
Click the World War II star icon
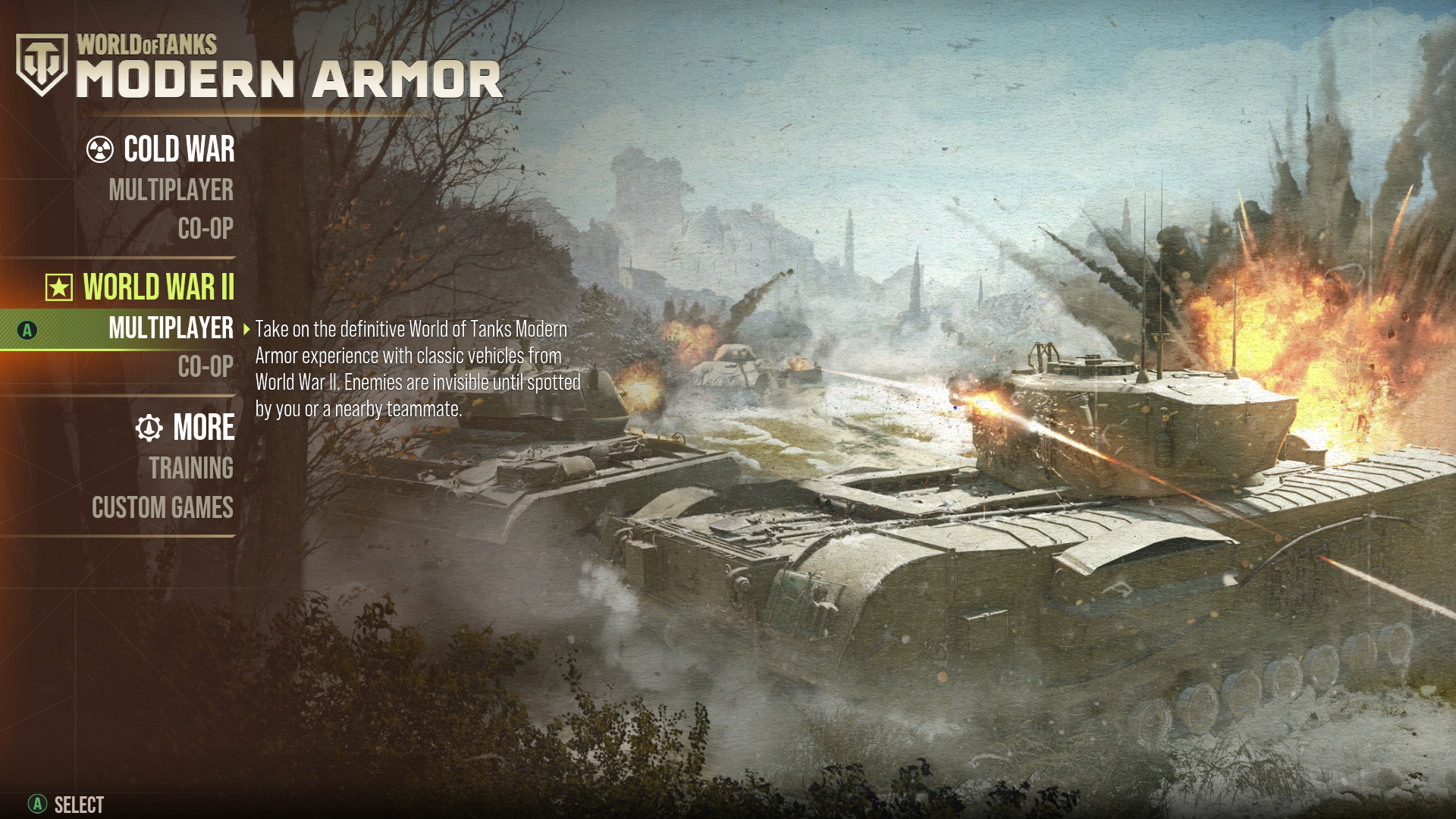coord(58,288)
